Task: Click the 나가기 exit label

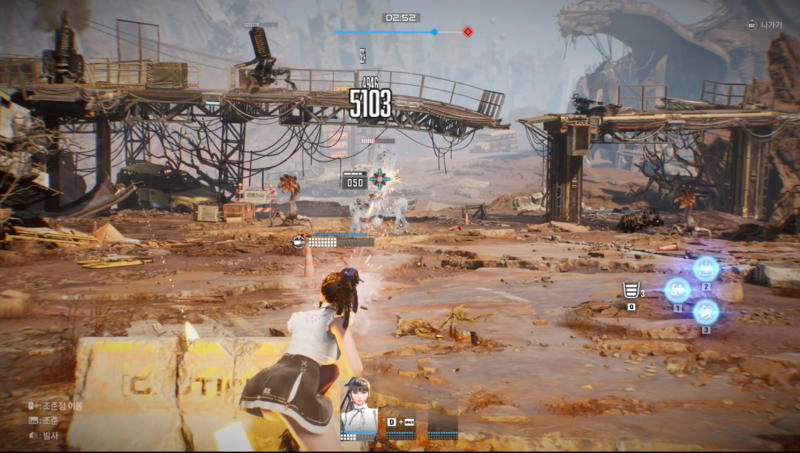Action: click(771, 25)
